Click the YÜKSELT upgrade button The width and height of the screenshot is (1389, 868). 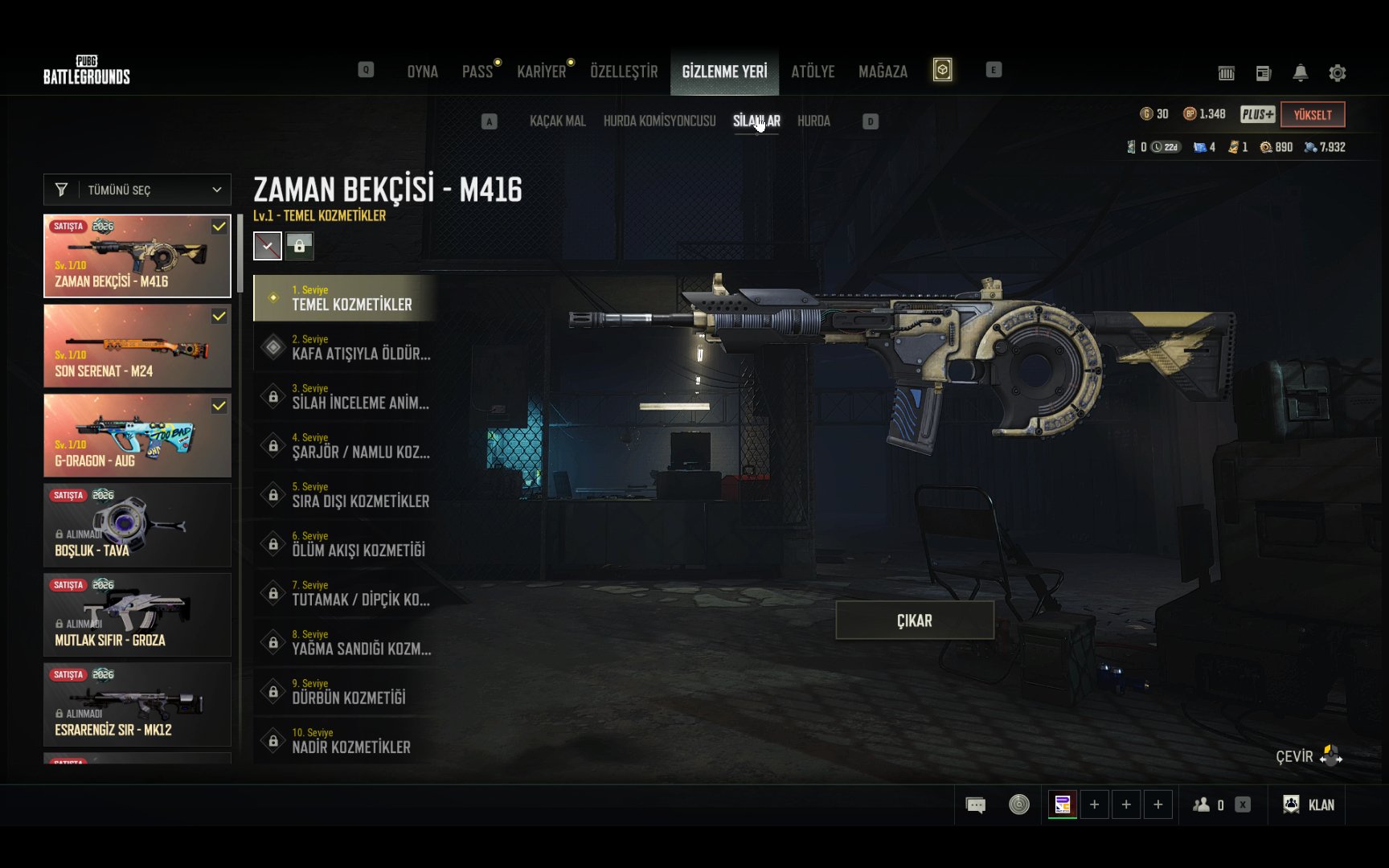coord(1313,115)
